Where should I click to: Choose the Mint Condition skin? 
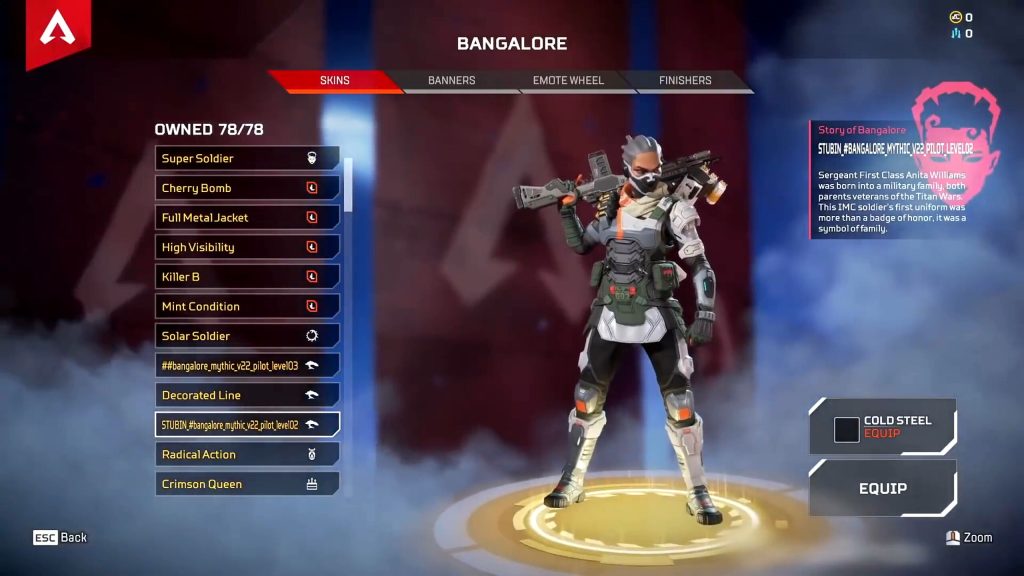click(x=247, y=306)
